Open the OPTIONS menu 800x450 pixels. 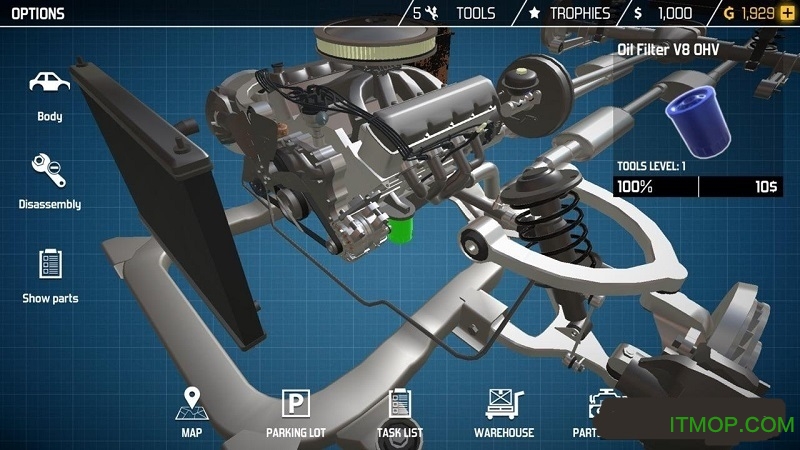(34, 14)
